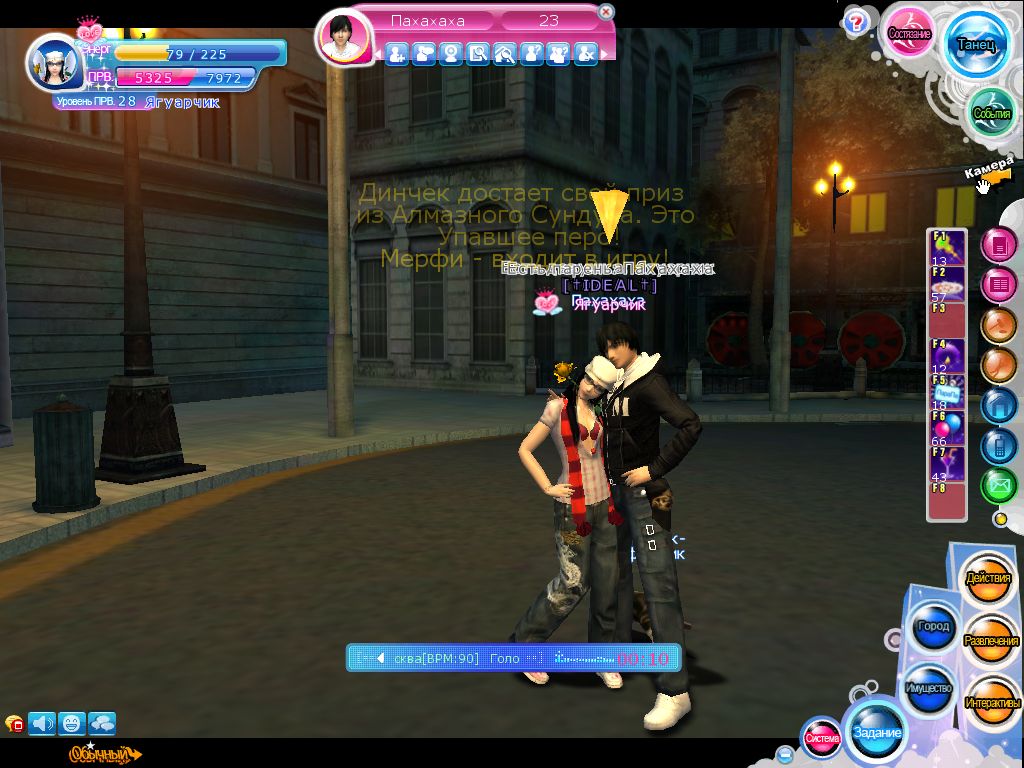Image resolution: width=1024 pixels, height=768 pixels.
Task: Open the blue house button
Action: coord(998,406)
